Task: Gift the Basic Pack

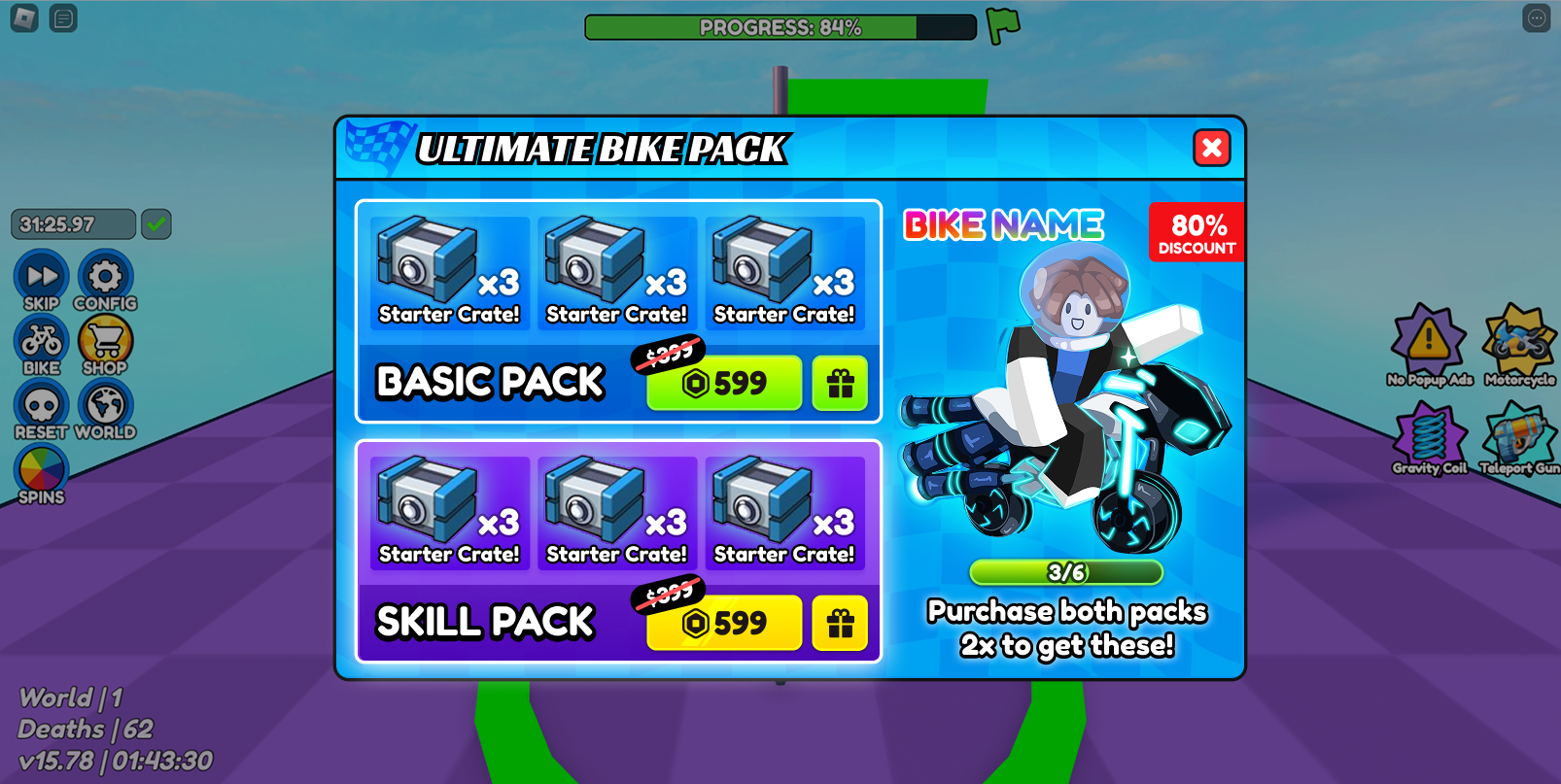Action: (x=840, y=383)
